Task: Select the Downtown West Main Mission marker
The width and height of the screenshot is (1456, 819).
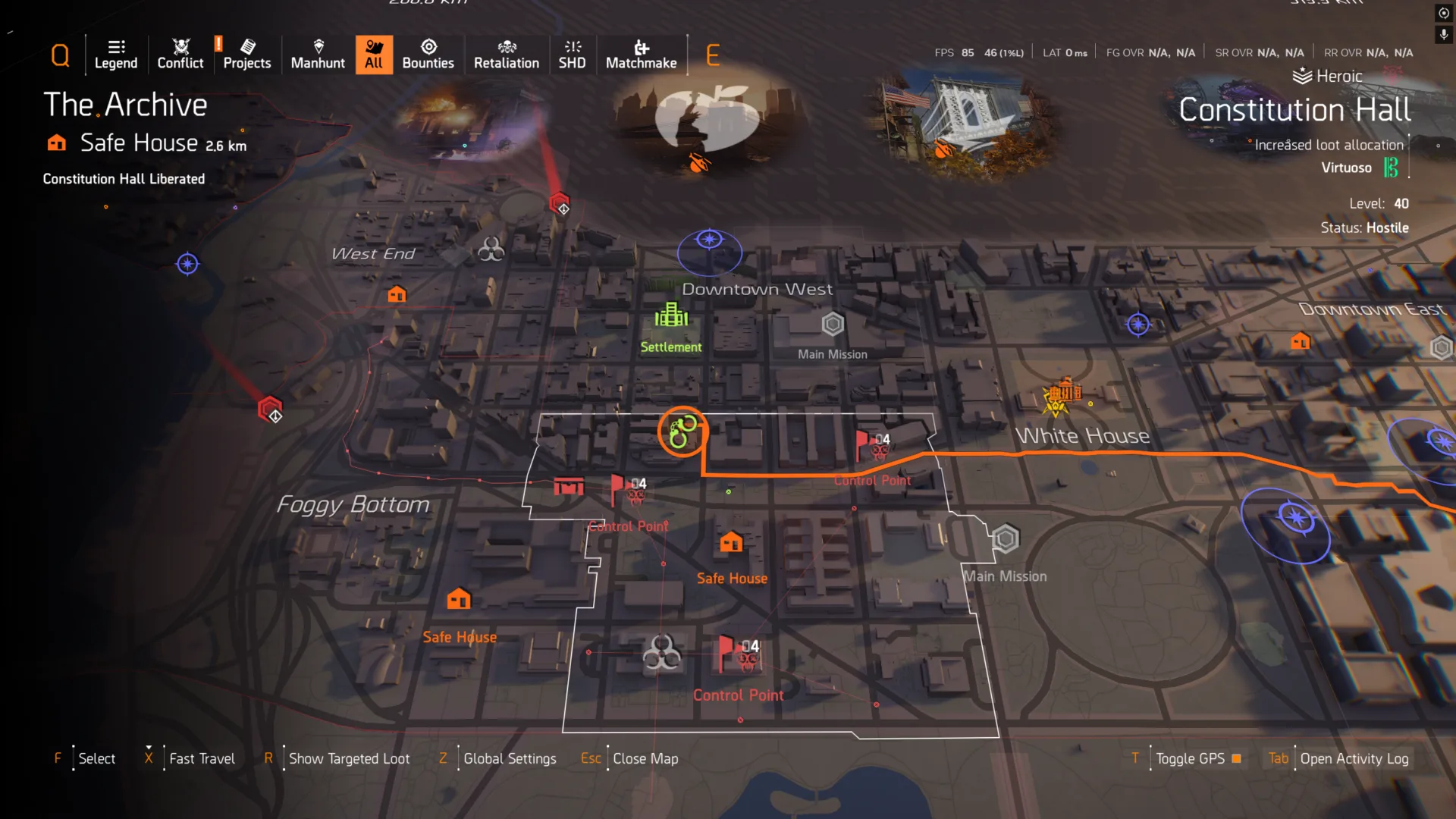Action: coord(833,325)
